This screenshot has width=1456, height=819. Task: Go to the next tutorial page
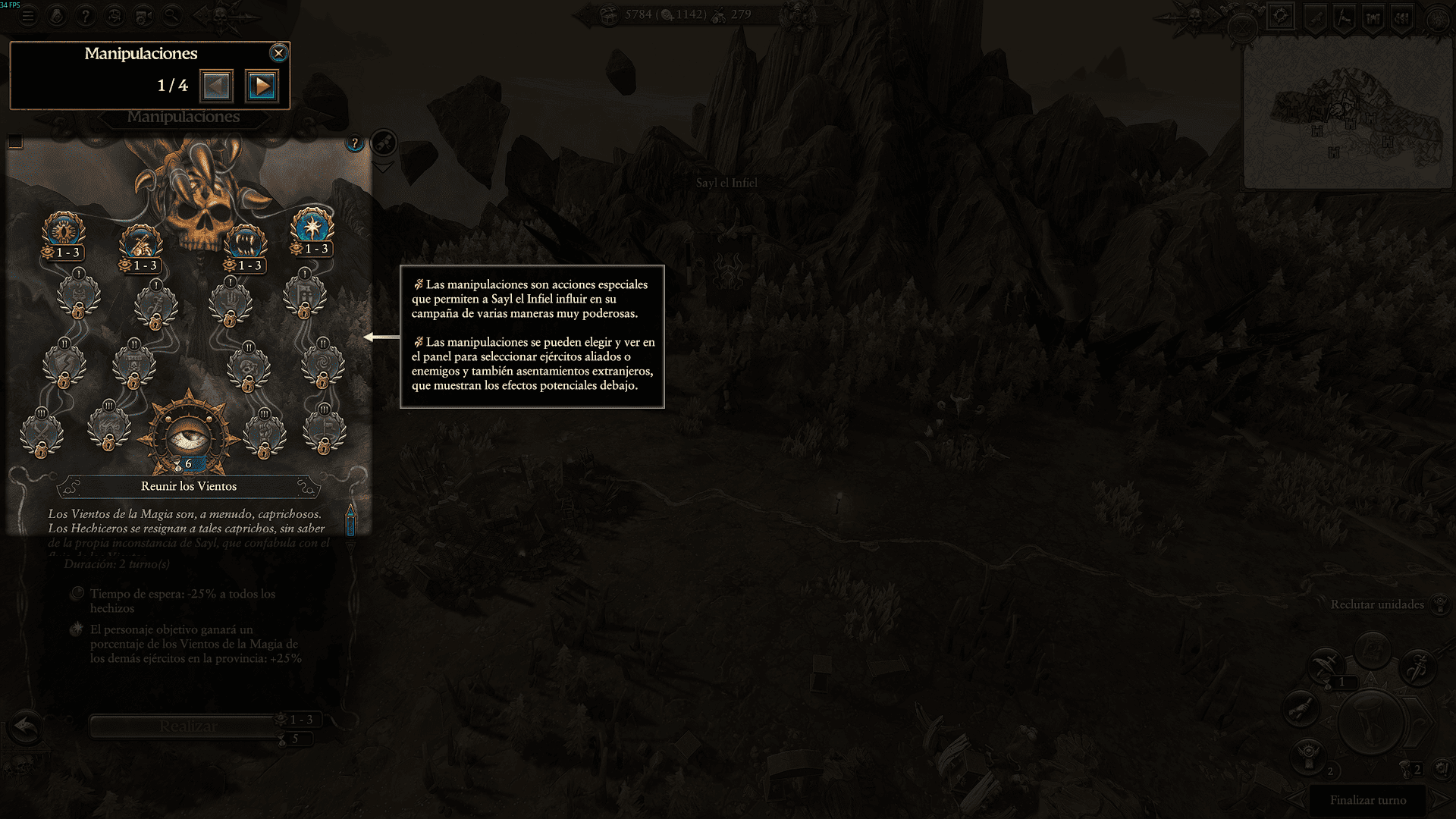pyautogui.click(x=262, y=86)
